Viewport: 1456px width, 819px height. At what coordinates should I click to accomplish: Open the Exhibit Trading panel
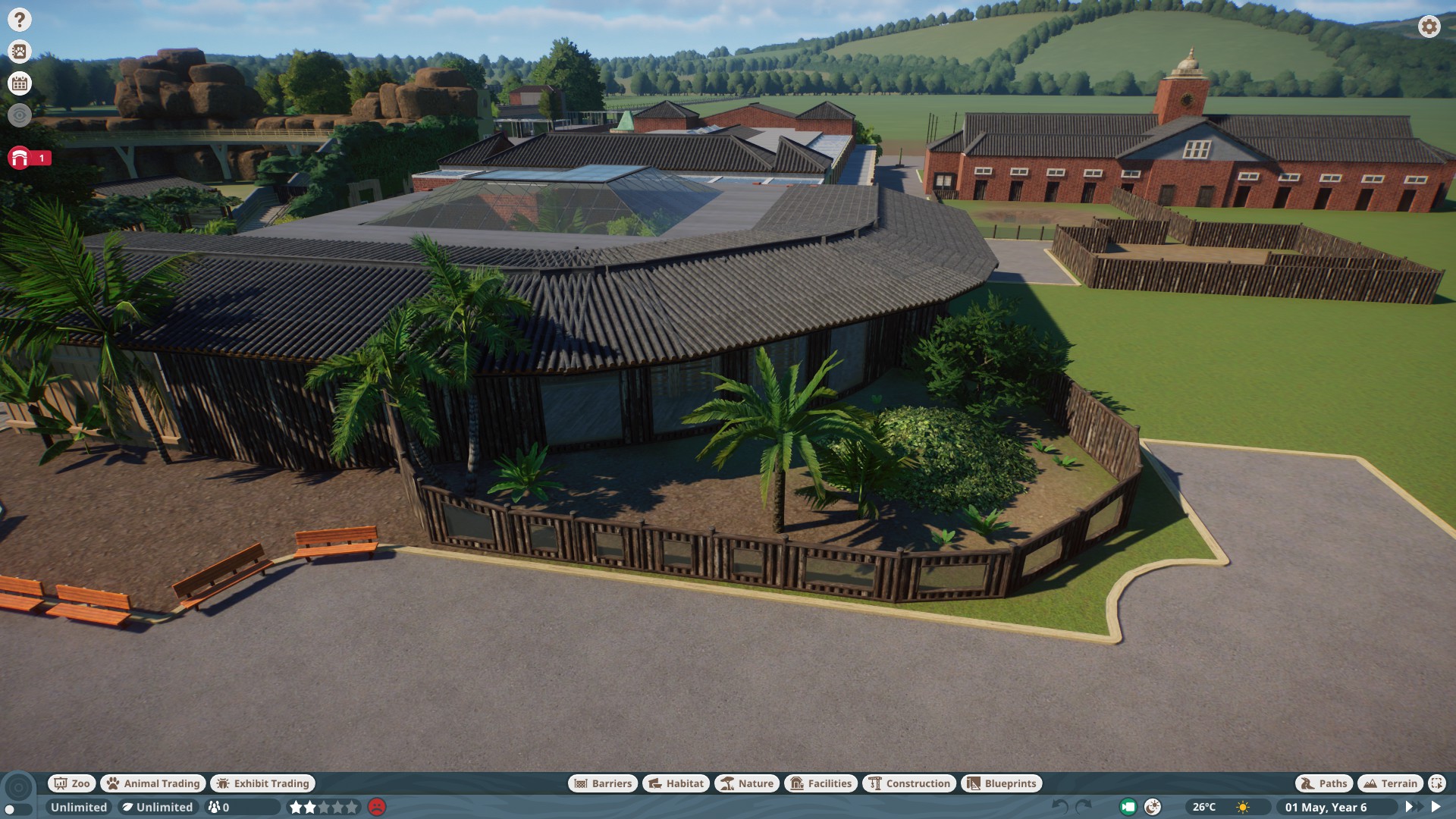coord(262,783)
